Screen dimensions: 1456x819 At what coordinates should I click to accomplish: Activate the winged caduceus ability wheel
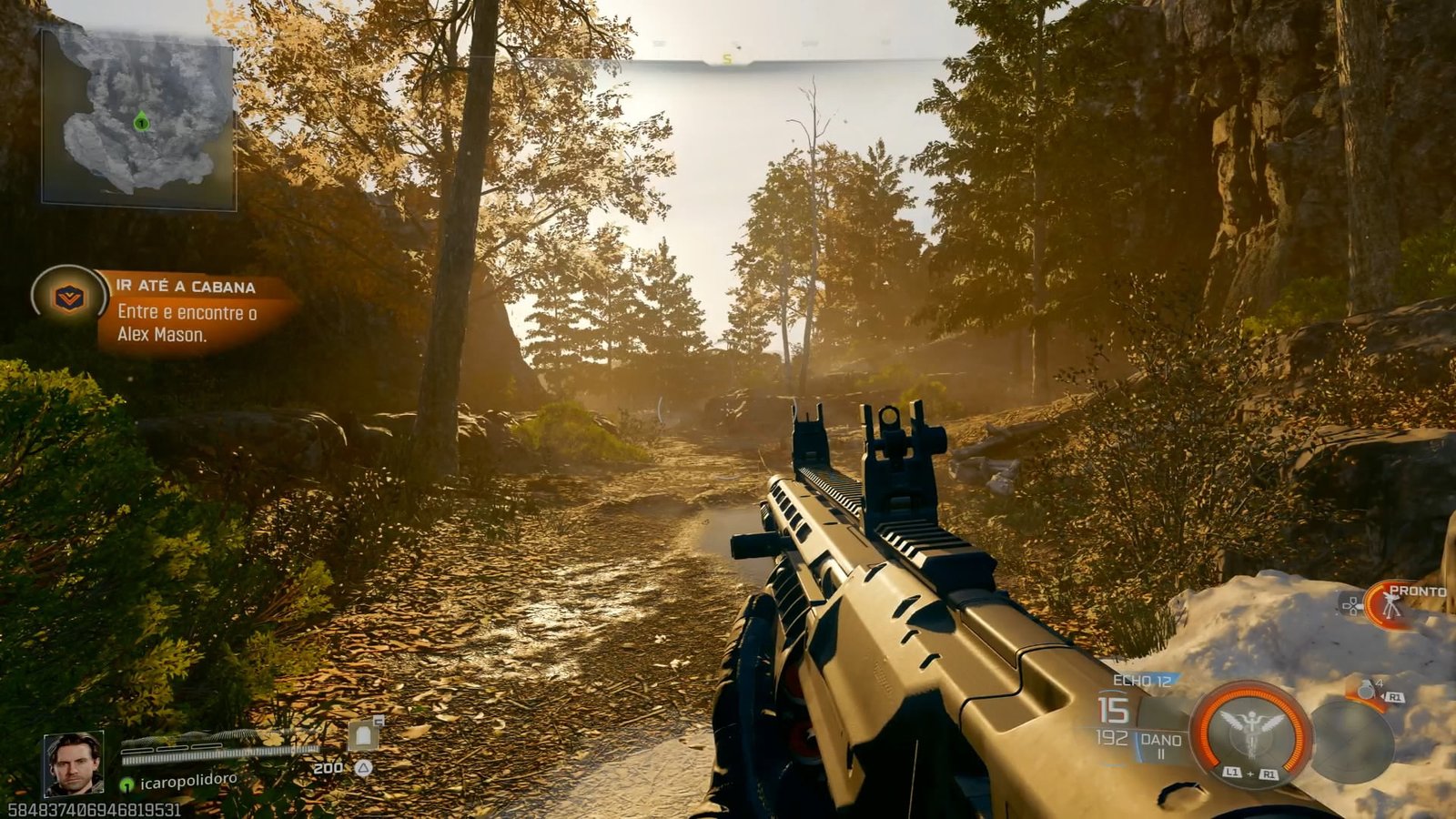click(1250, 730)
